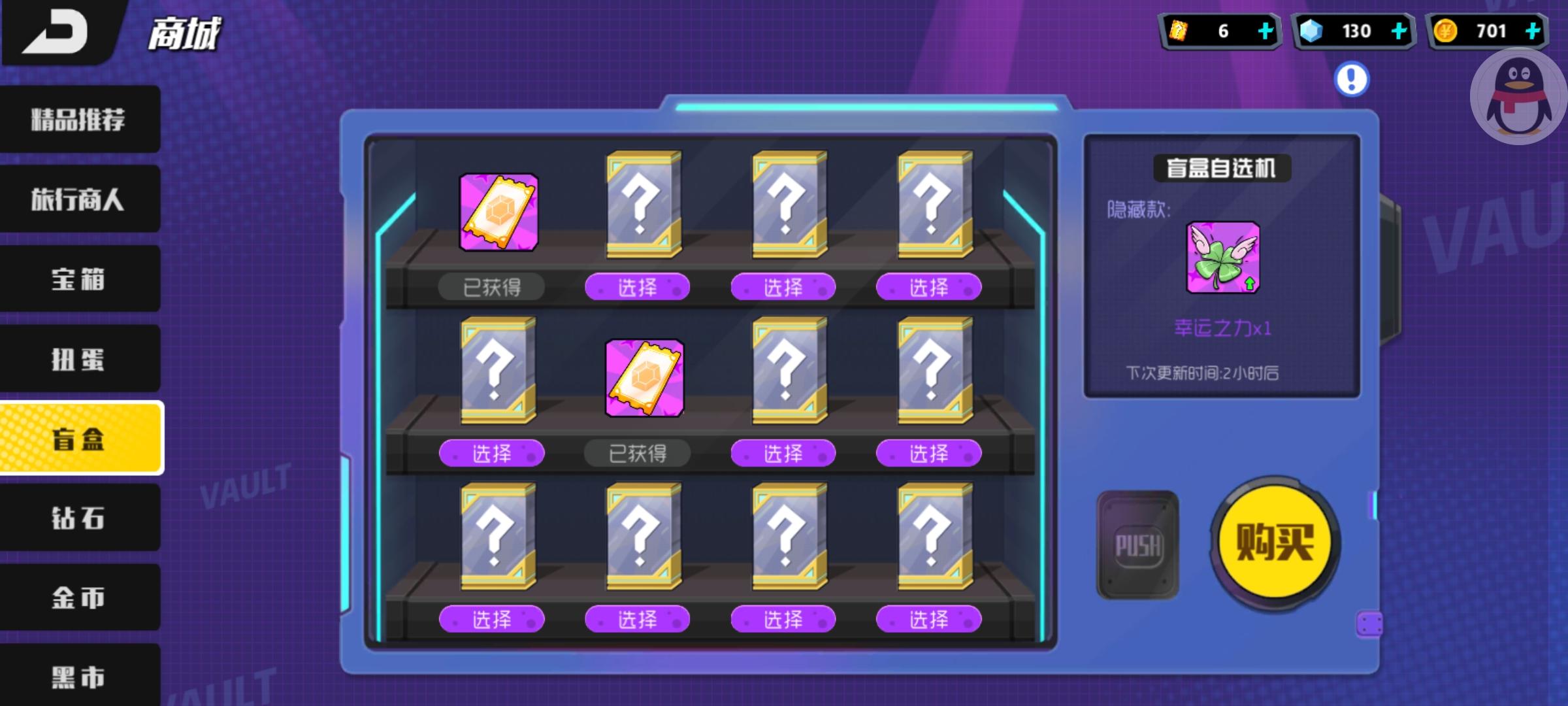Image resolution: width=1568 pixels, height=706 pixels.
Task: Switch to the 精品推荐 category
Action: pyautogui.click(x=78, y=119)
